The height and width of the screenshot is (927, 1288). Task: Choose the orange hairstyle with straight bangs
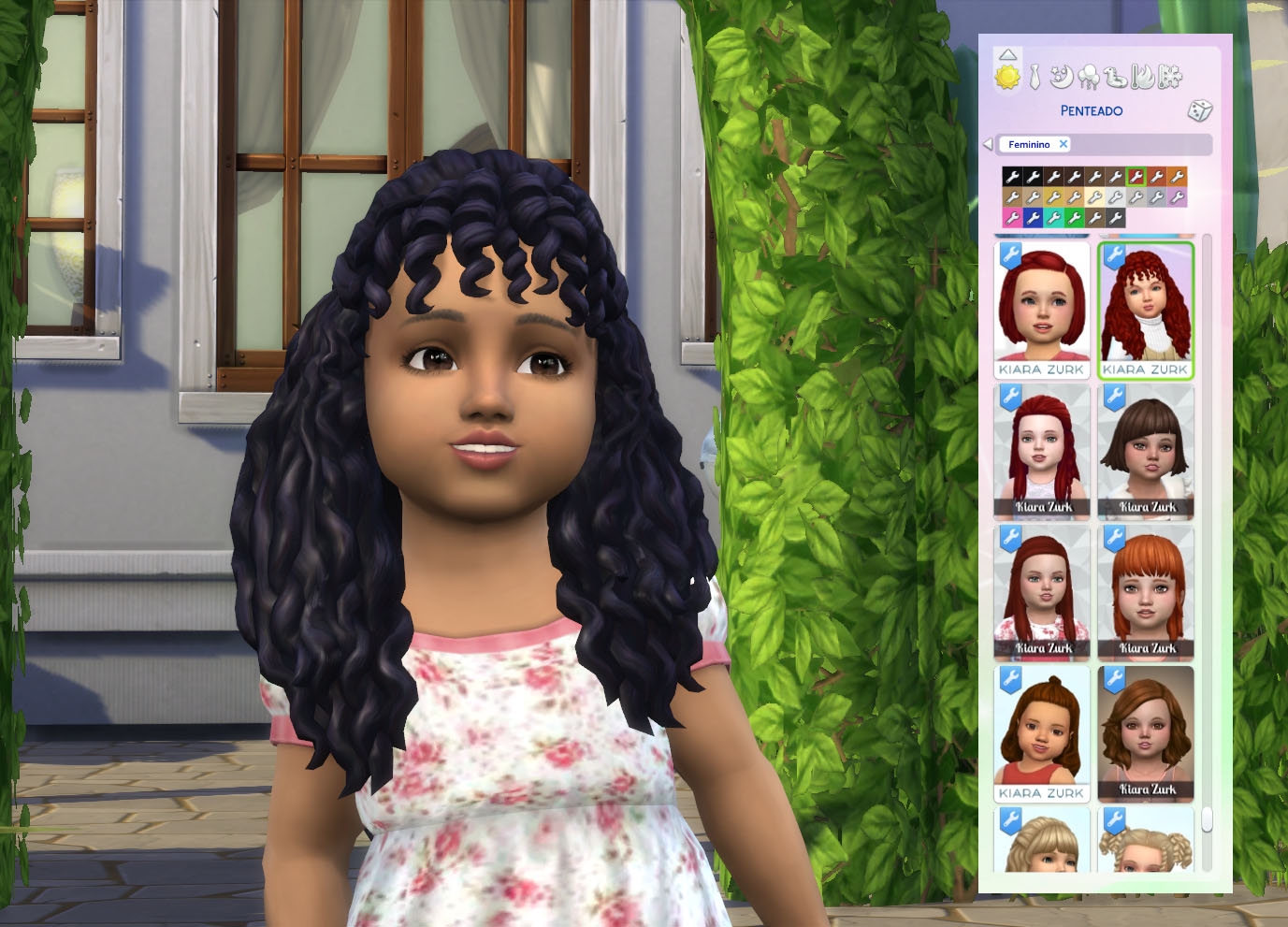[x=1147, y=594]
